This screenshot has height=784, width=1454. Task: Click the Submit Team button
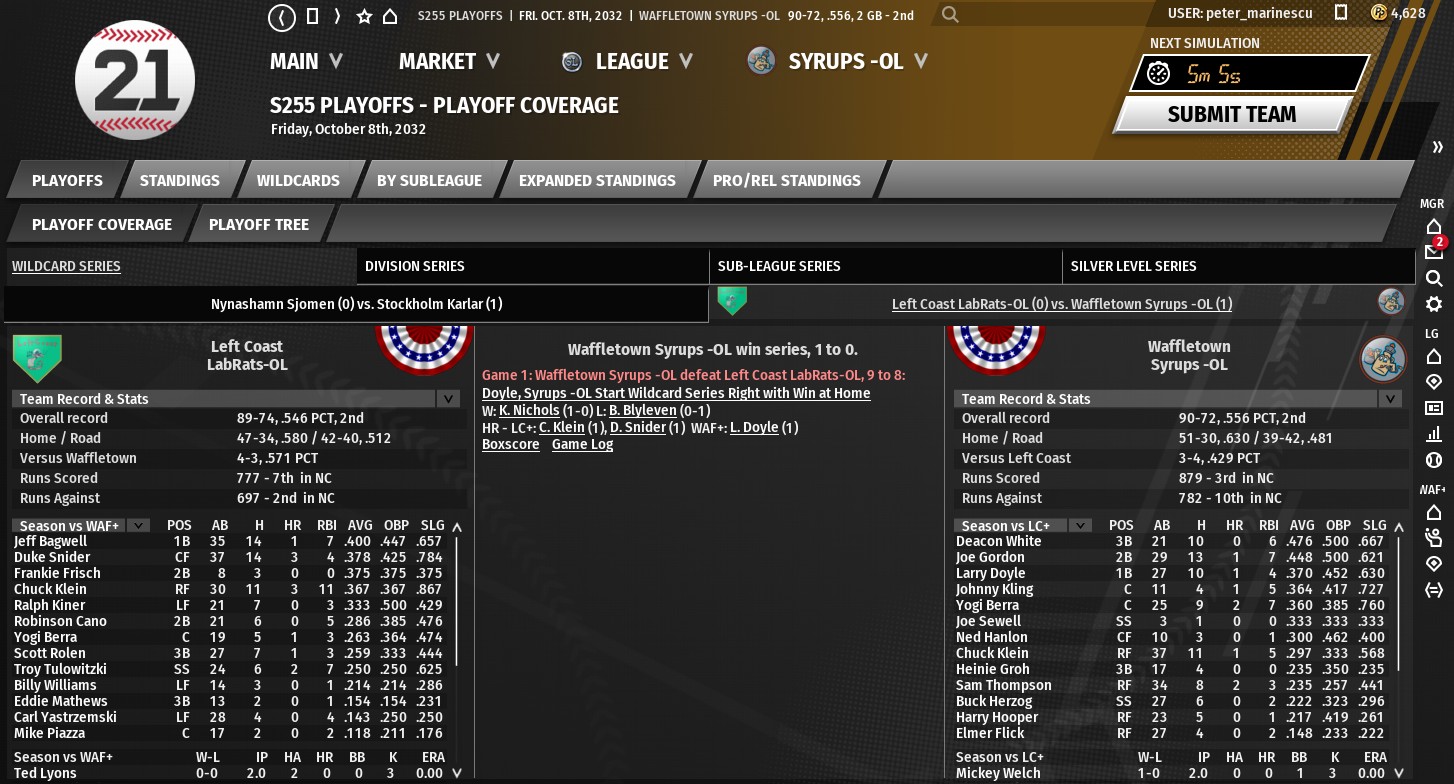(1231, 114)
